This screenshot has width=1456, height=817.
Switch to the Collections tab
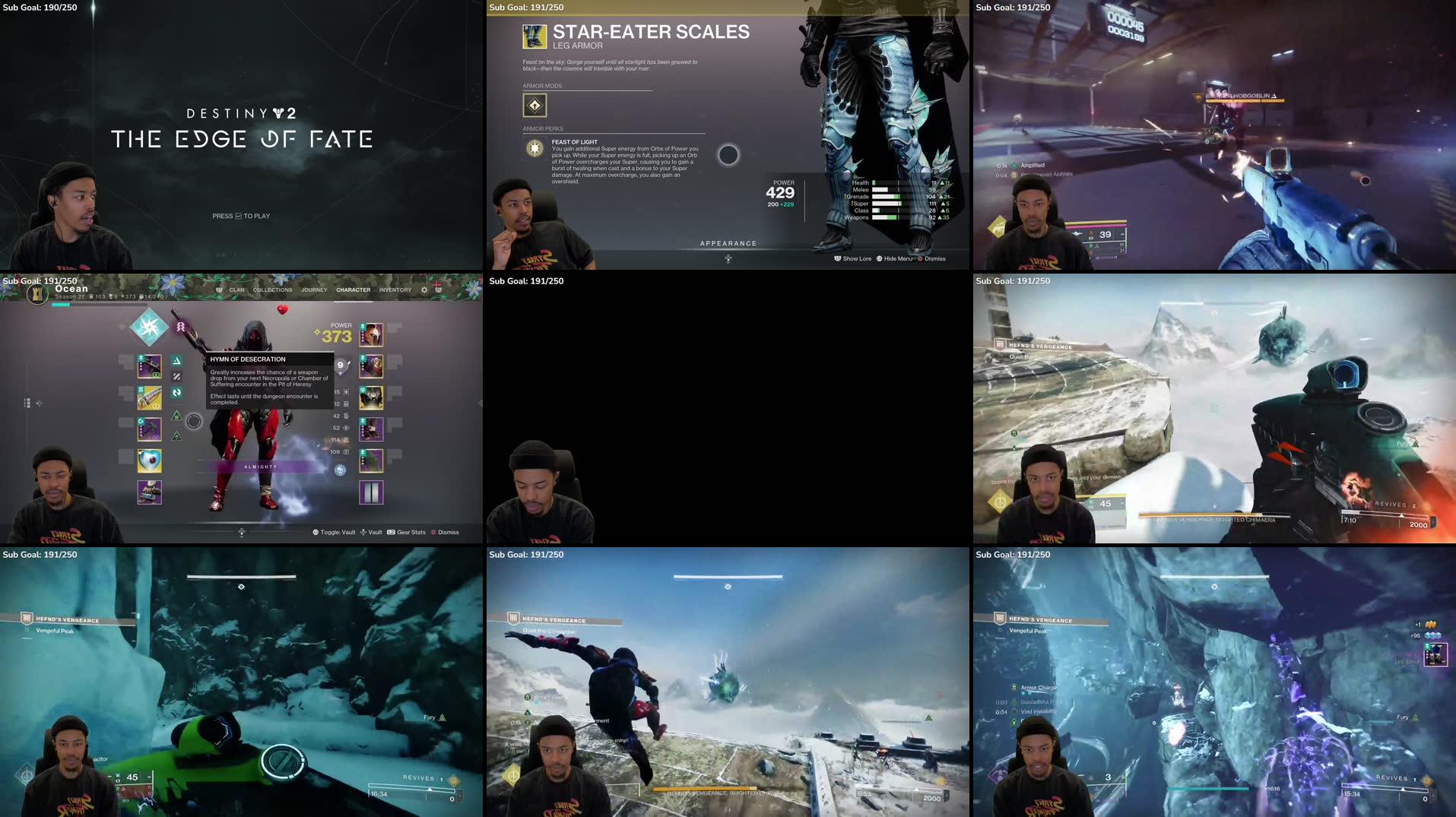(x=272, y=290)
